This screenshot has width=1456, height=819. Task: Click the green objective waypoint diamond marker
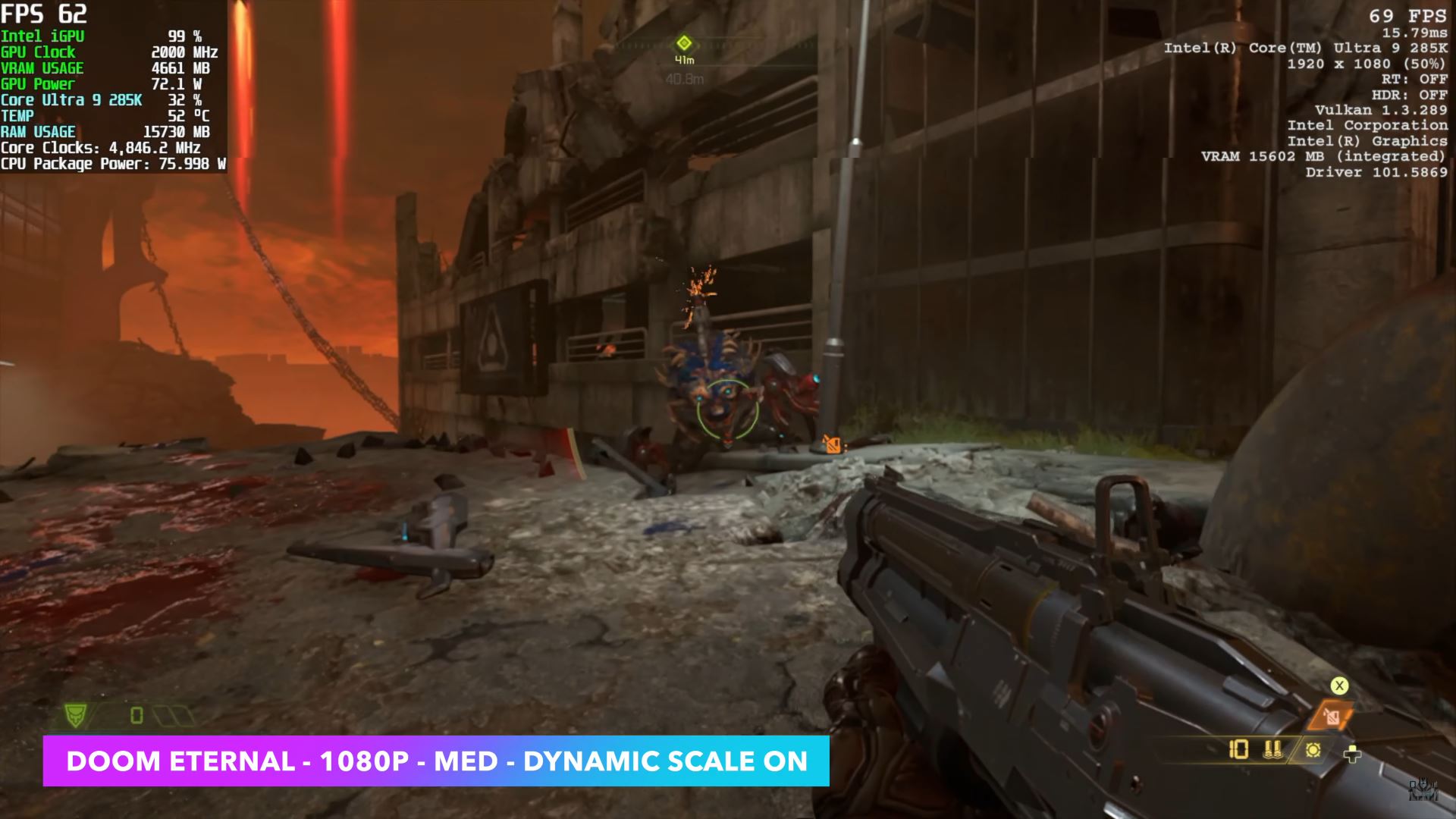point(684,42)
